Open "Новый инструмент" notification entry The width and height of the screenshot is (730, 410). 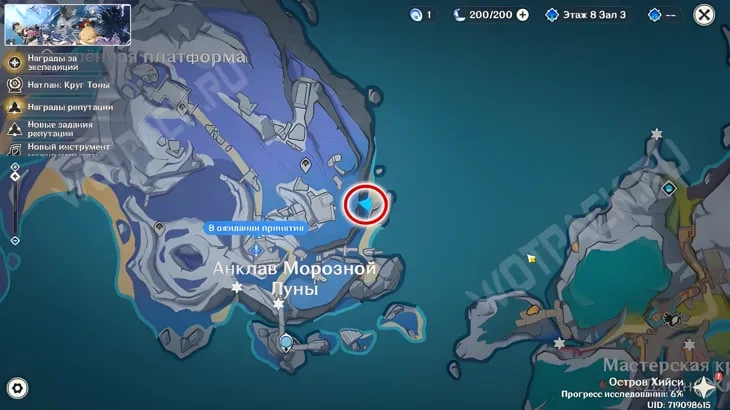pos(58,148)
